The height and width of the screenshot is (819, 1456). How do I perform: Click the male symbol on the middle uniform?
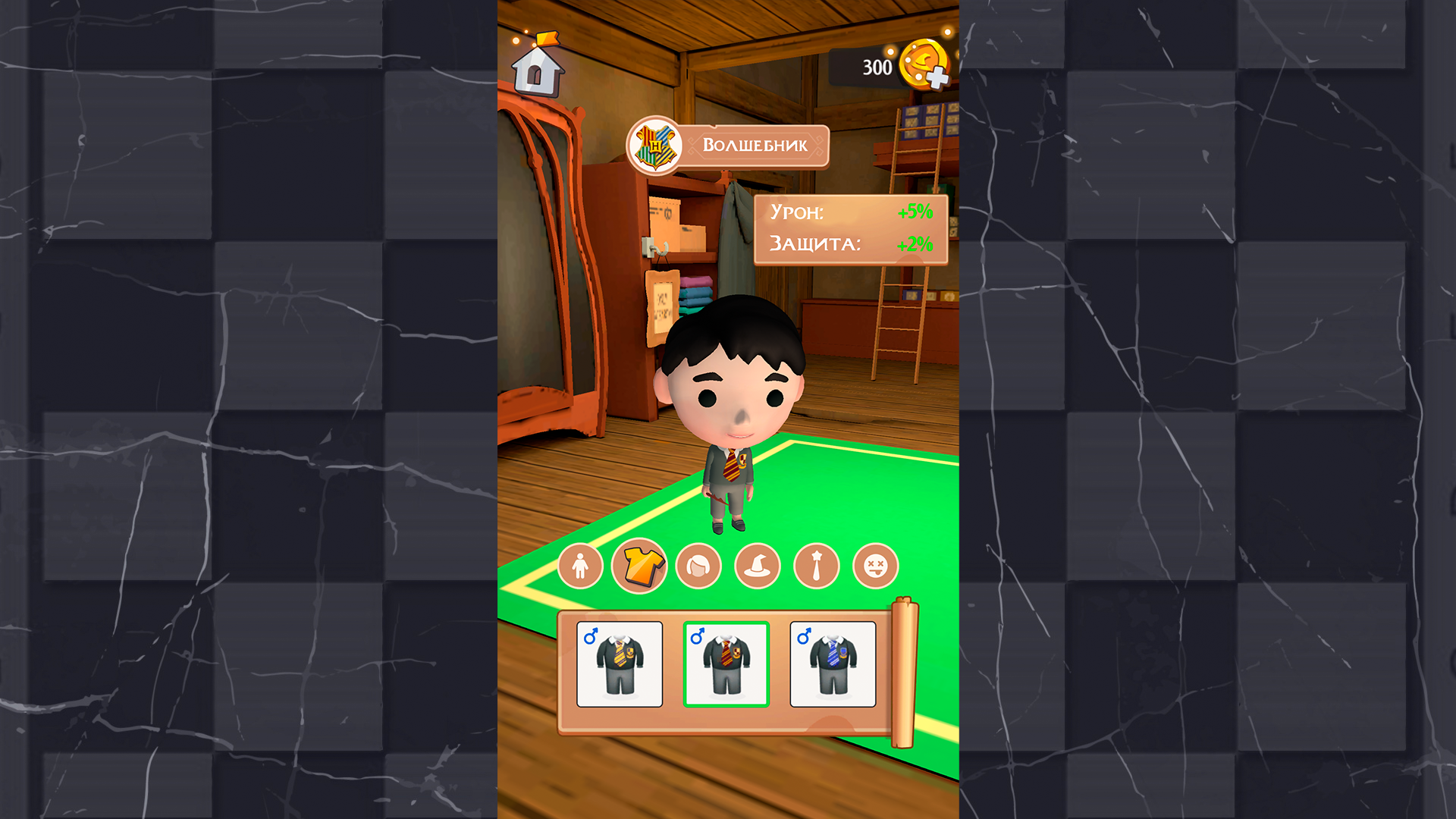[698, 637]
